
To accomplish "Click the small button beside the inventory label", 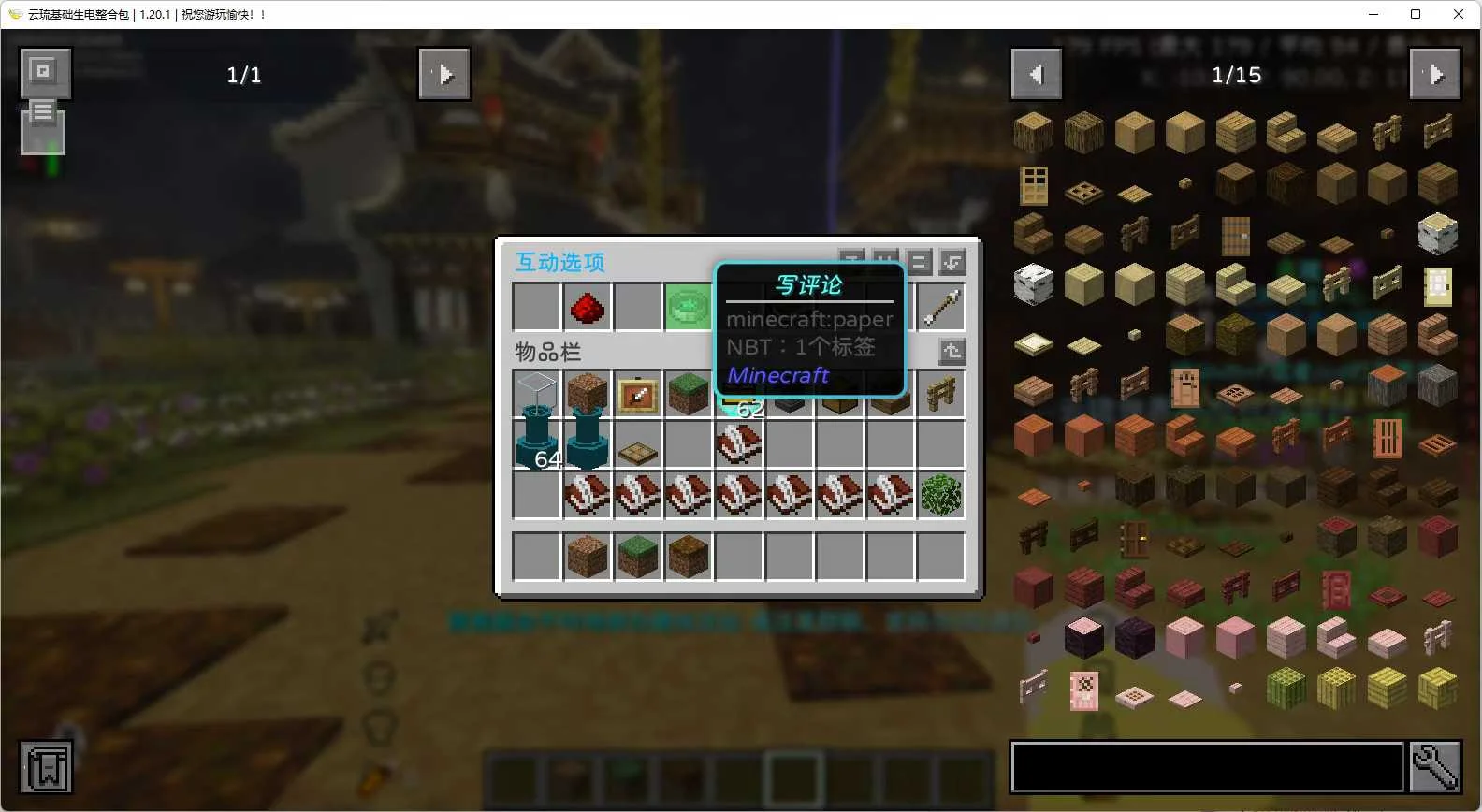I will (x=952, y=351).
